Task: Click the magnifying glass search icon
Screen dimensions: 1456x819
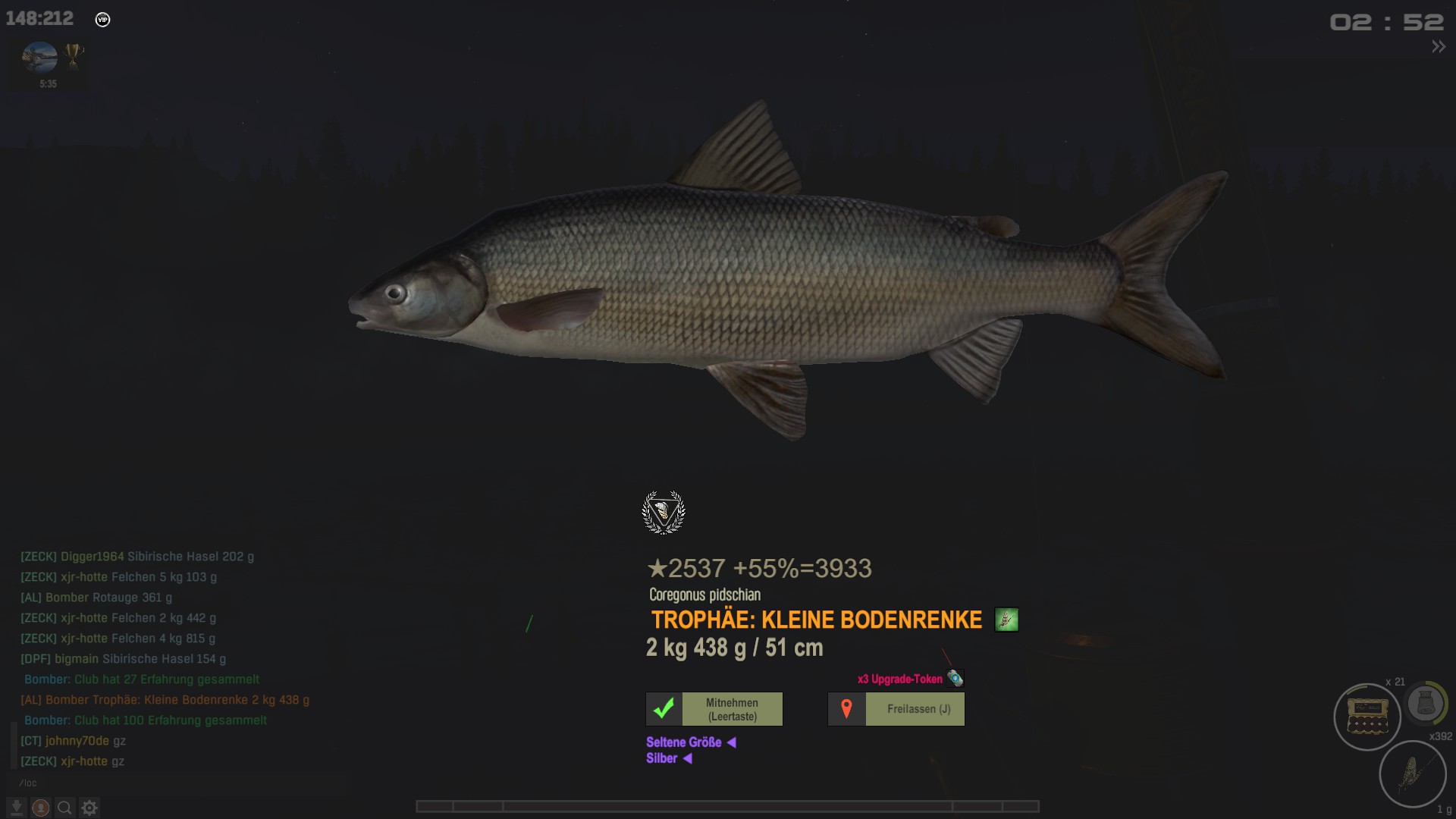Action: pos(65,808)
